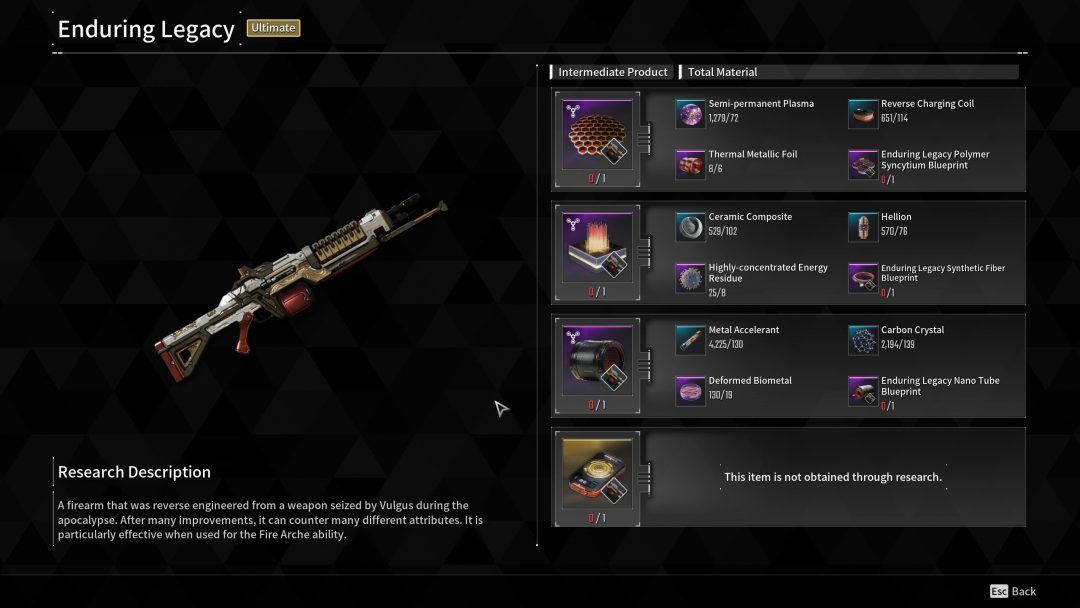
Task: Click the Carbon Crystal material icon
Action: click(863, 340)
